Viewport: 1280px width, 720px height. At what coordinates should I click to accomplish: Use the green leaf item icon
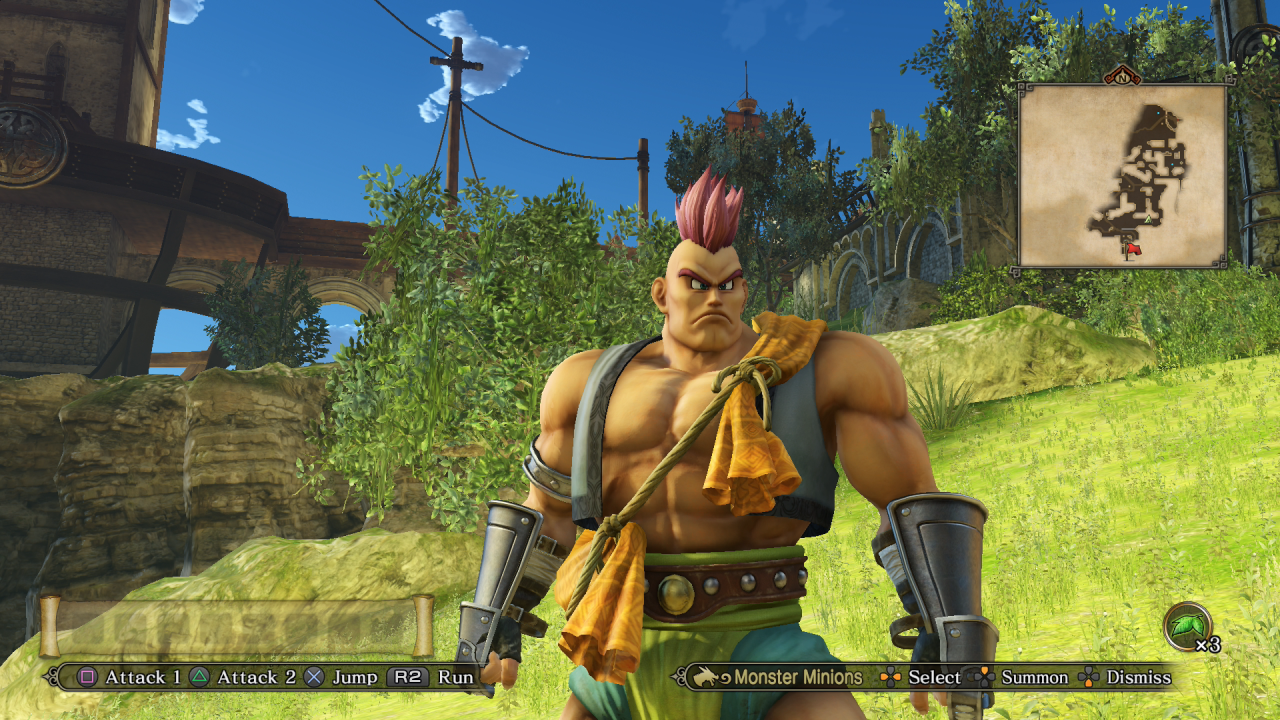(x=1188, y=627)
